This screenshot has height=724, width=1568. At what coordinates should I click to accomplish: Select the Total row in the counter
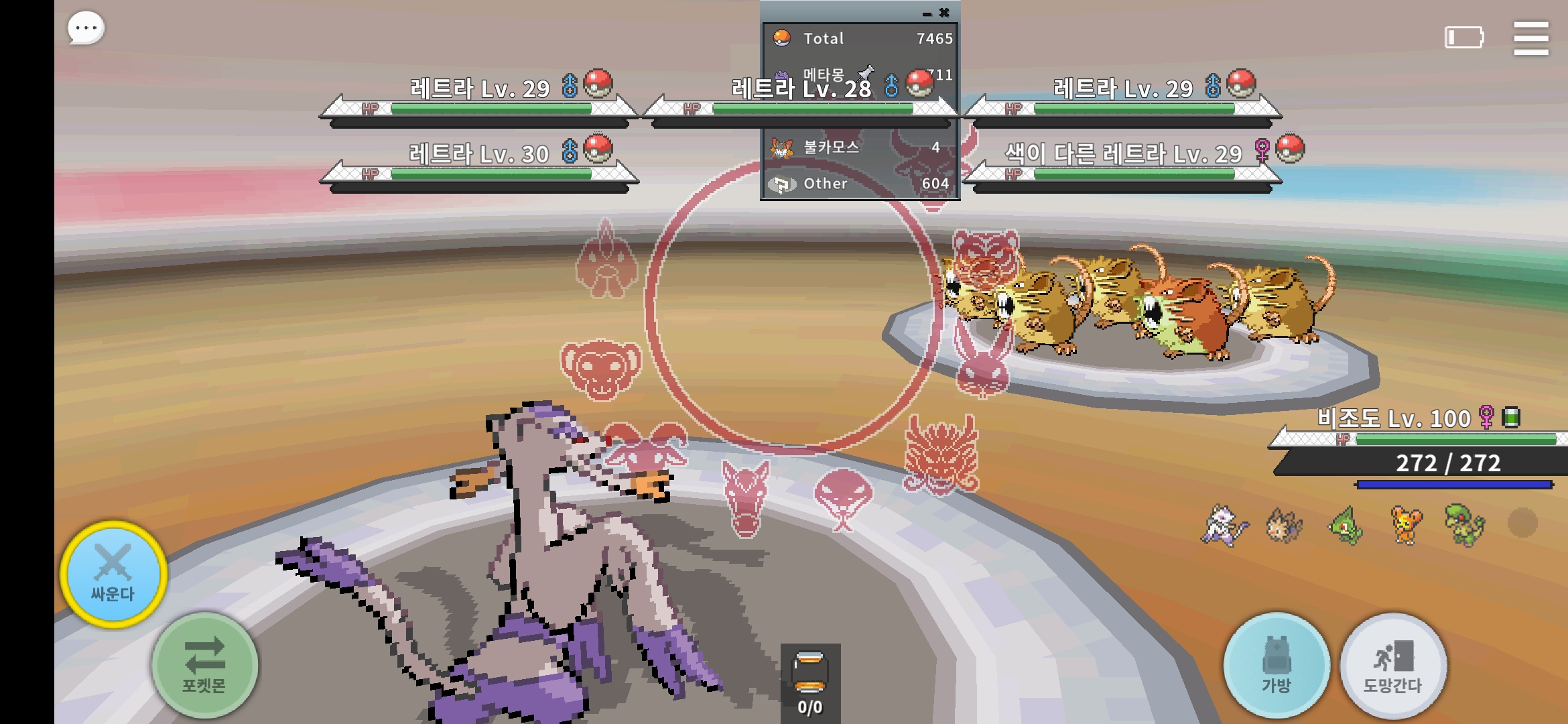860,39
